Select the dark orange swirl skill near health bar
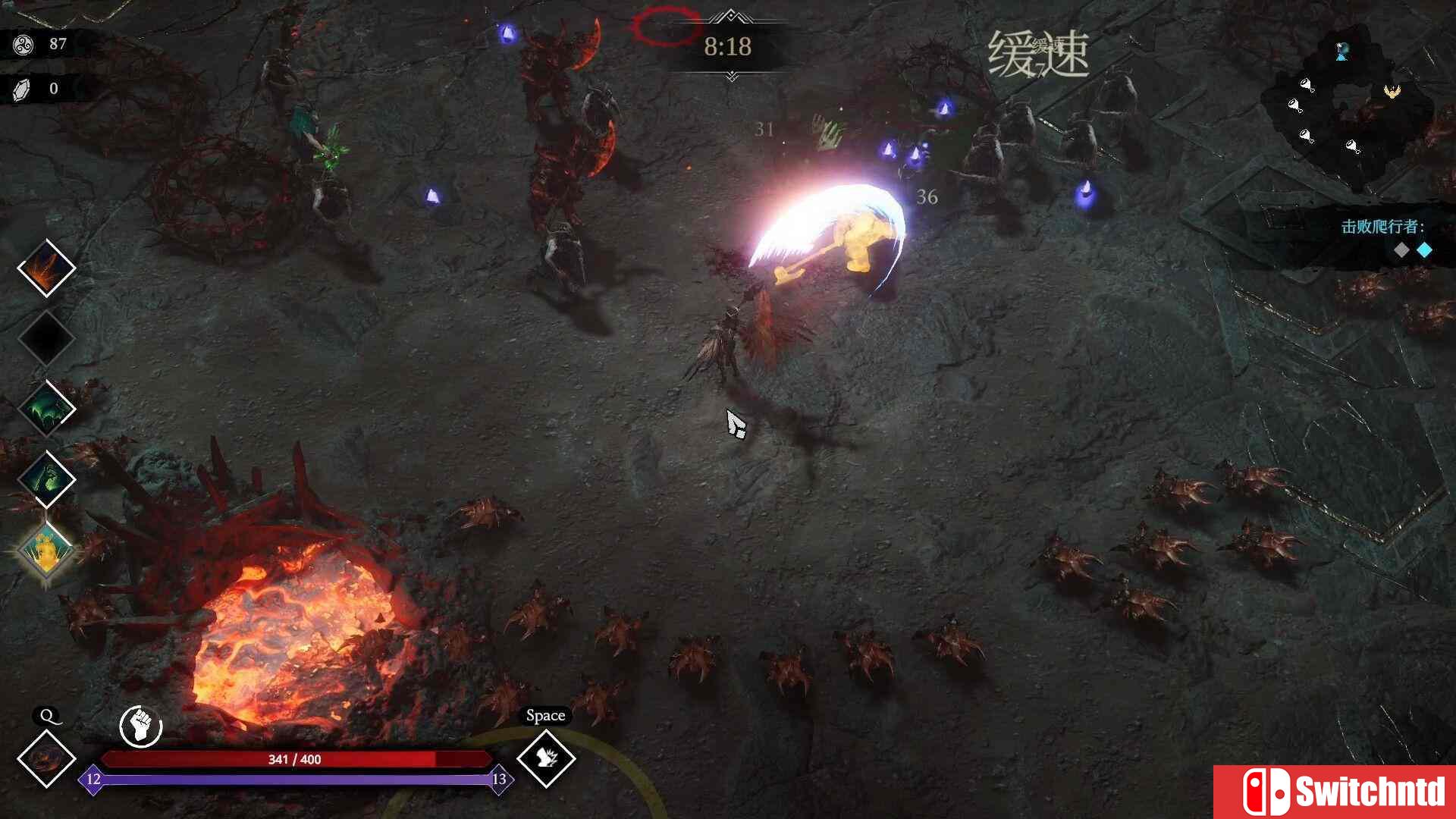The width and height of the screenshot is (1456, 819). 47,760
